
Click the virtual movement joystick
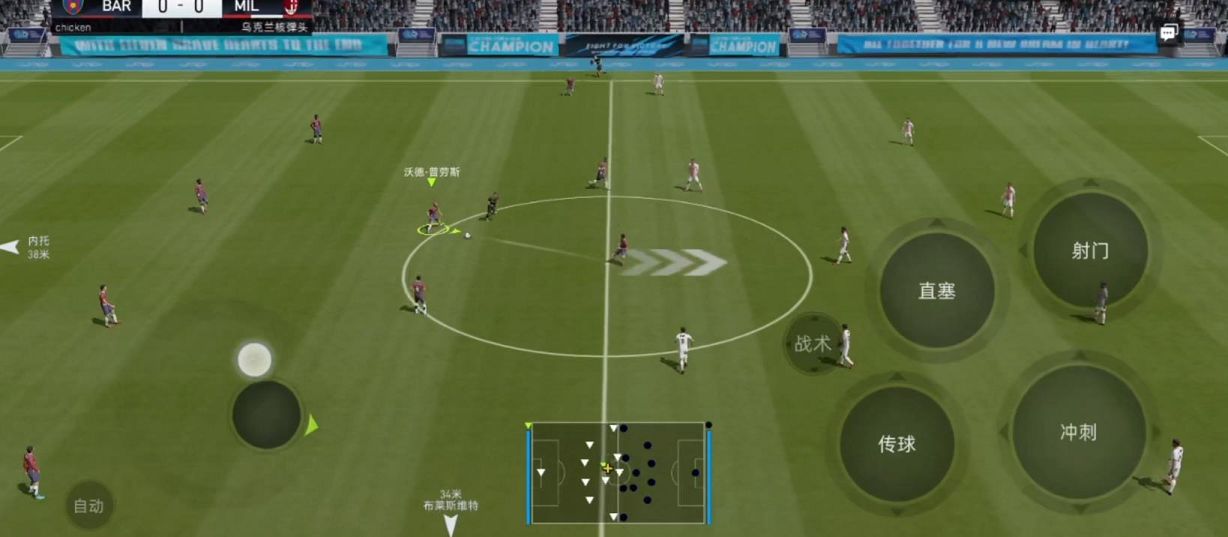click(x=266, y=414)
